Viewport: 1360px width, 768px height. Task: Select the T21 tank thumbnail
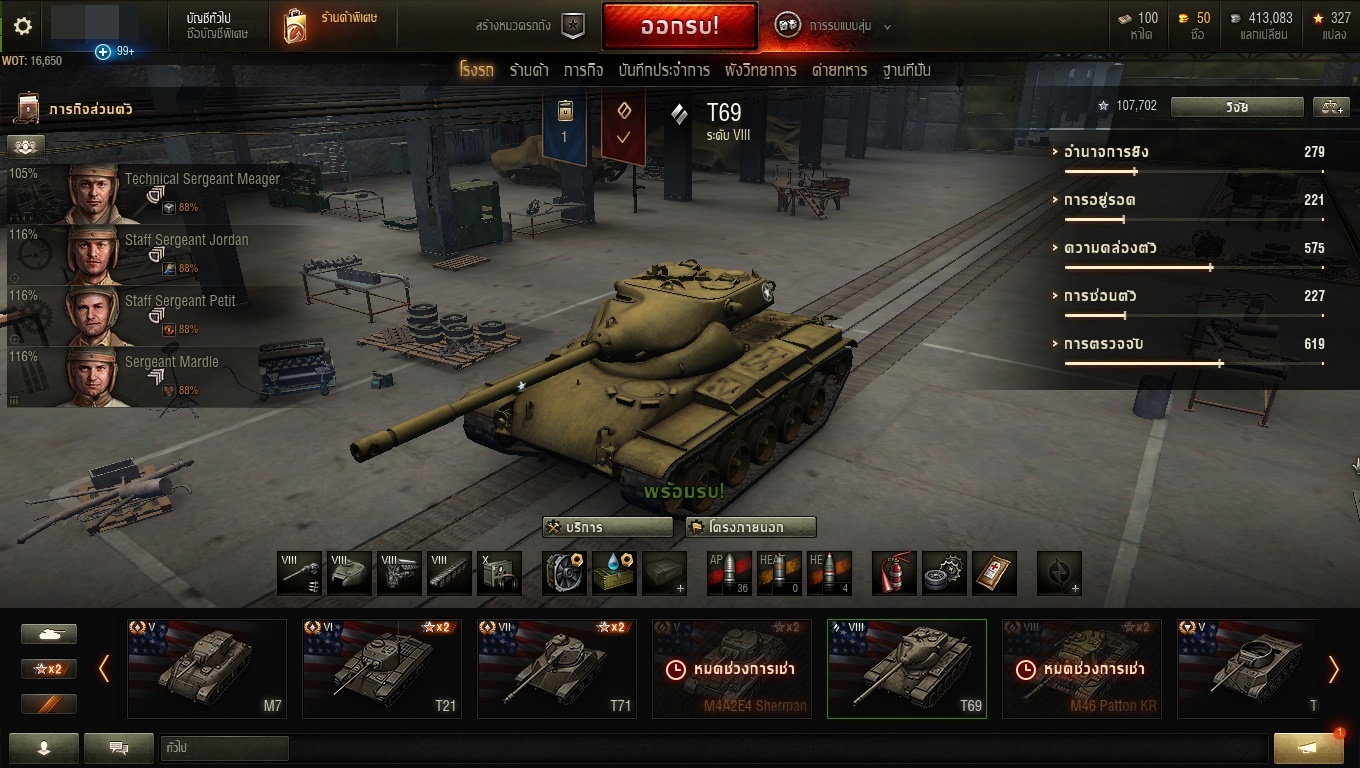(x=381, y=668)
